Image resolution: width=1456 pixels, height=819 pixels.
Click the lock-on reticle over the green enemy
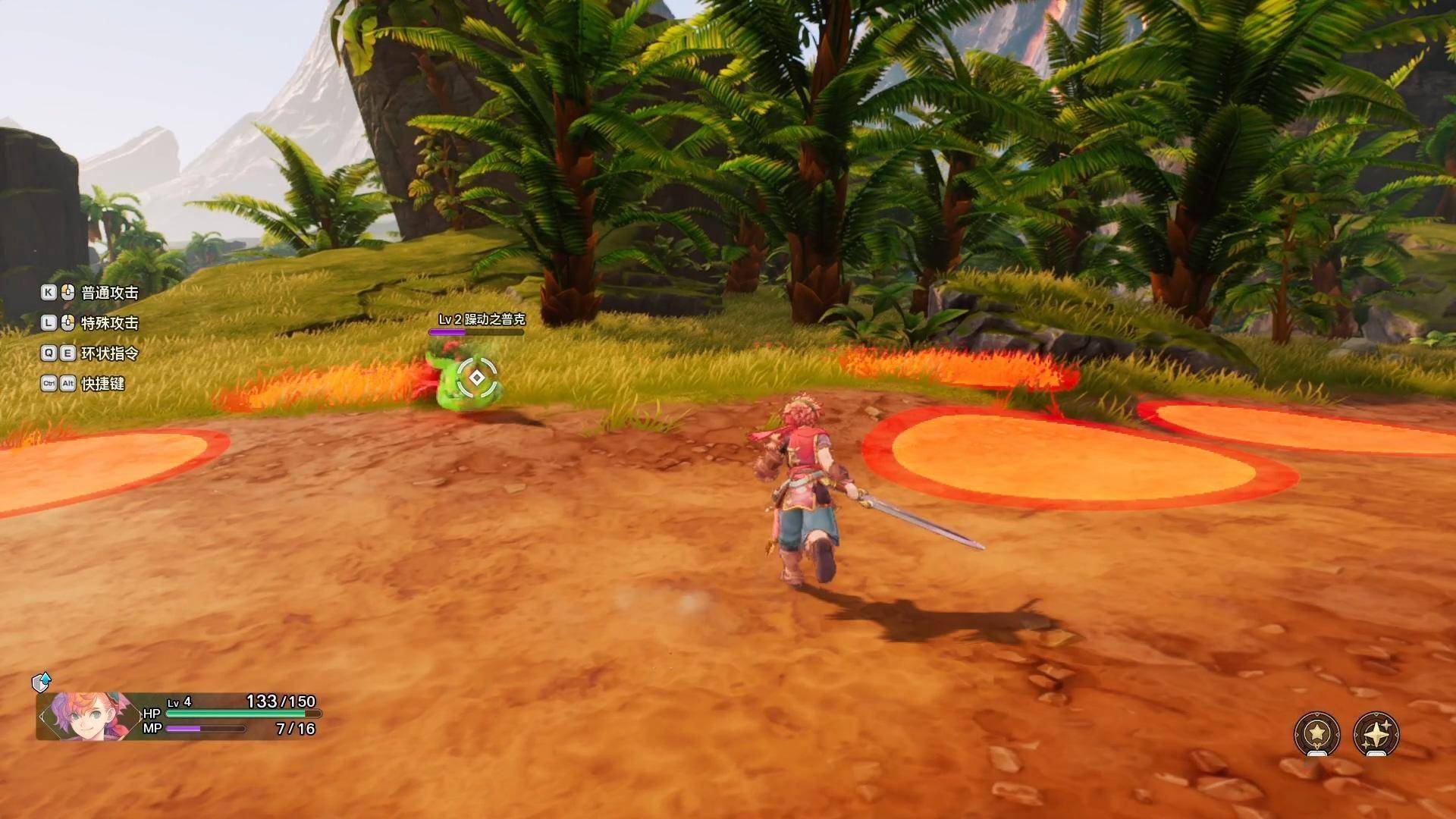click(x=476, y=377)
